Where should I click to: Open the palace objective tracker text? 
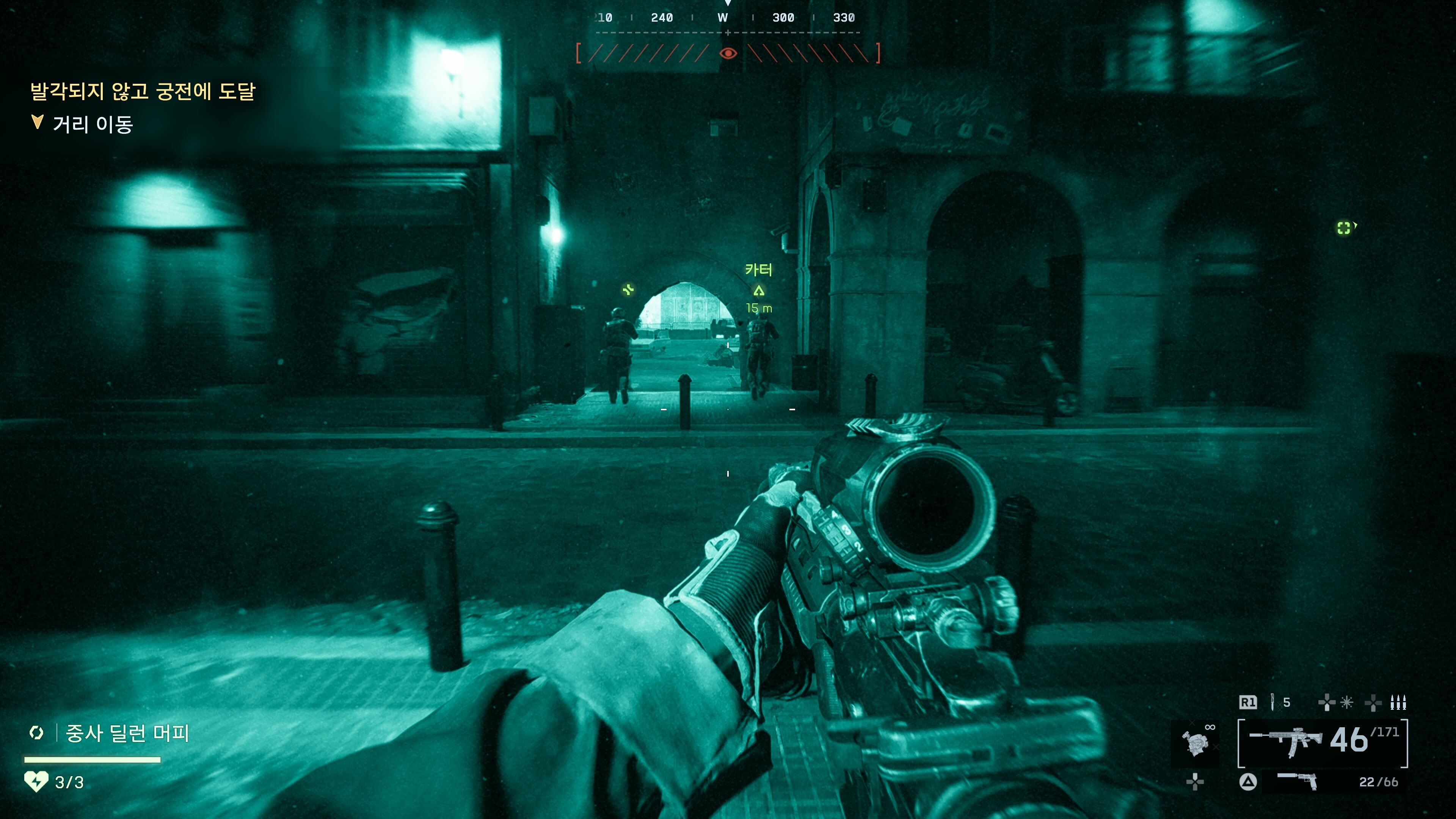[143, 91]
